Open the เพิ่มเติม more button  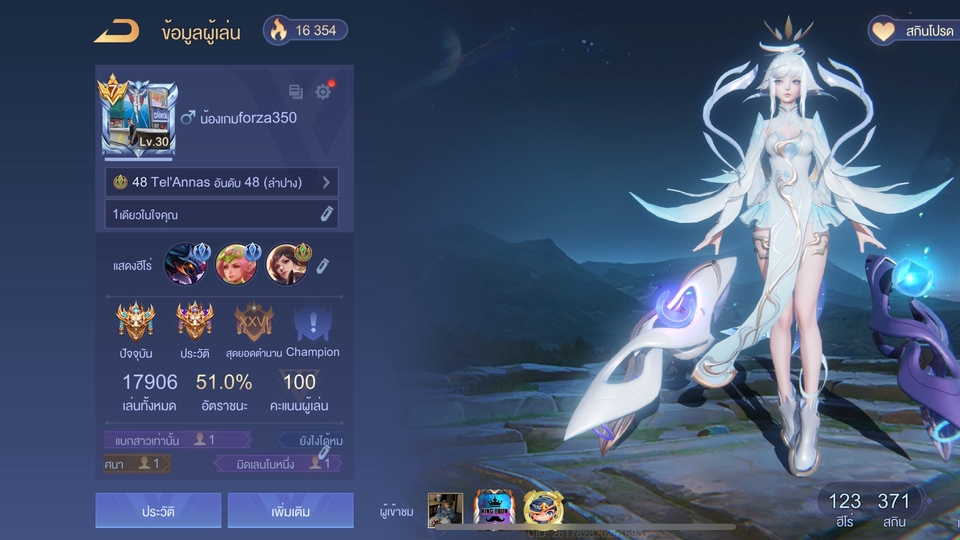coord(290,511)
